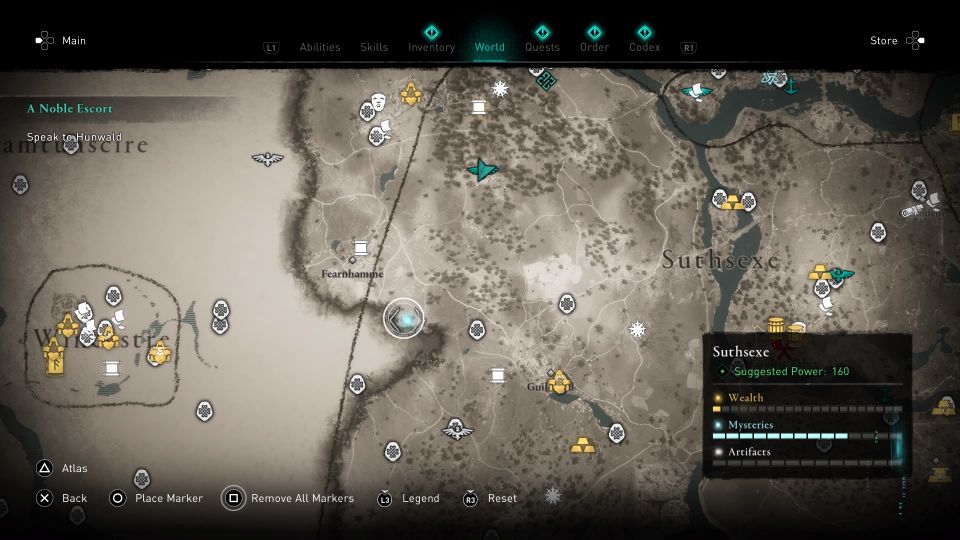This screenshot has height=540, width=960.
Task: Show the Codex tab
Action: click(x=644, y=47)
